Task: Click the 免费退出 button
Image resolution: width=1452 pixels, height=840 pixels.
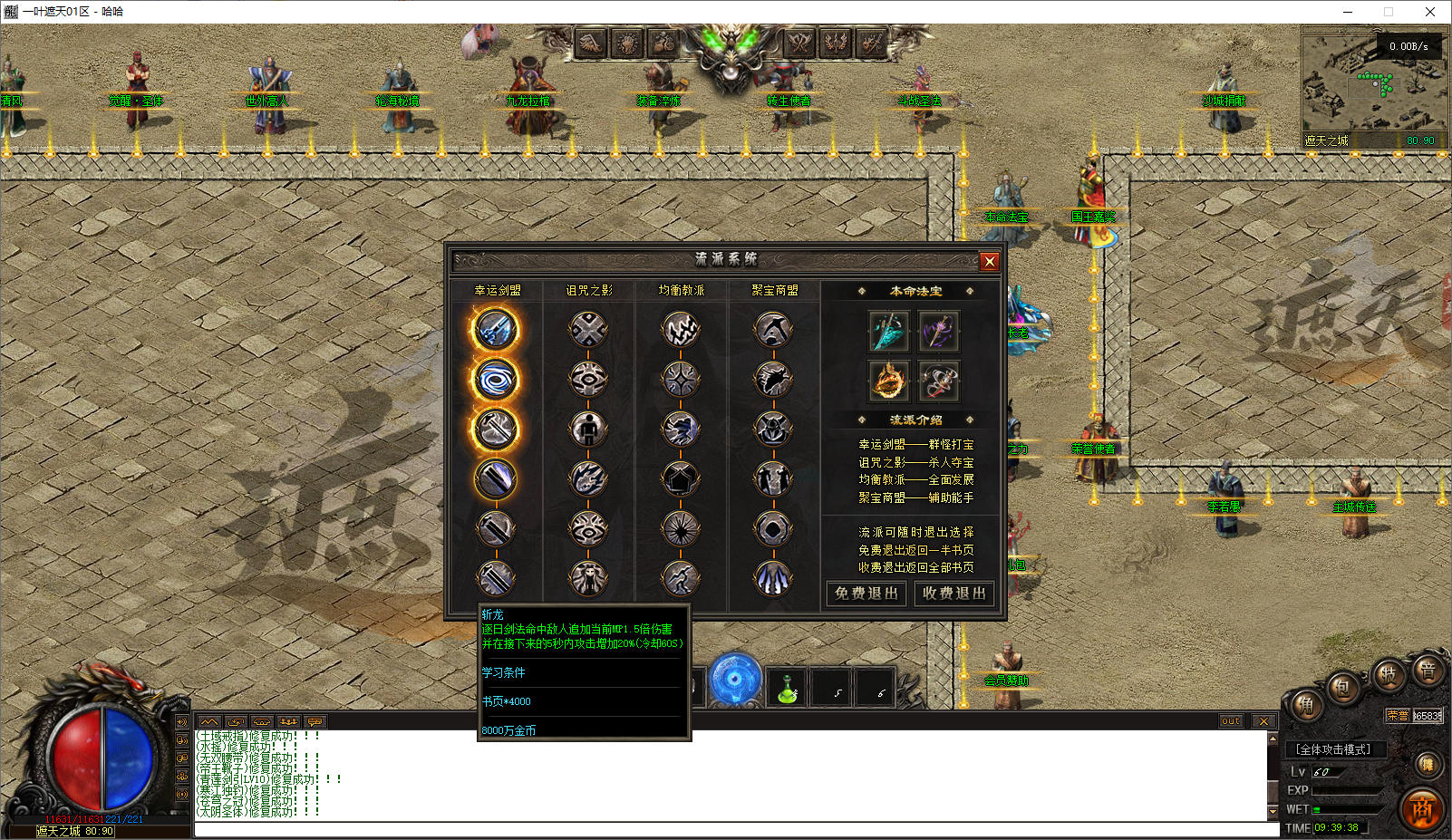Action: [x=866, y=594]
